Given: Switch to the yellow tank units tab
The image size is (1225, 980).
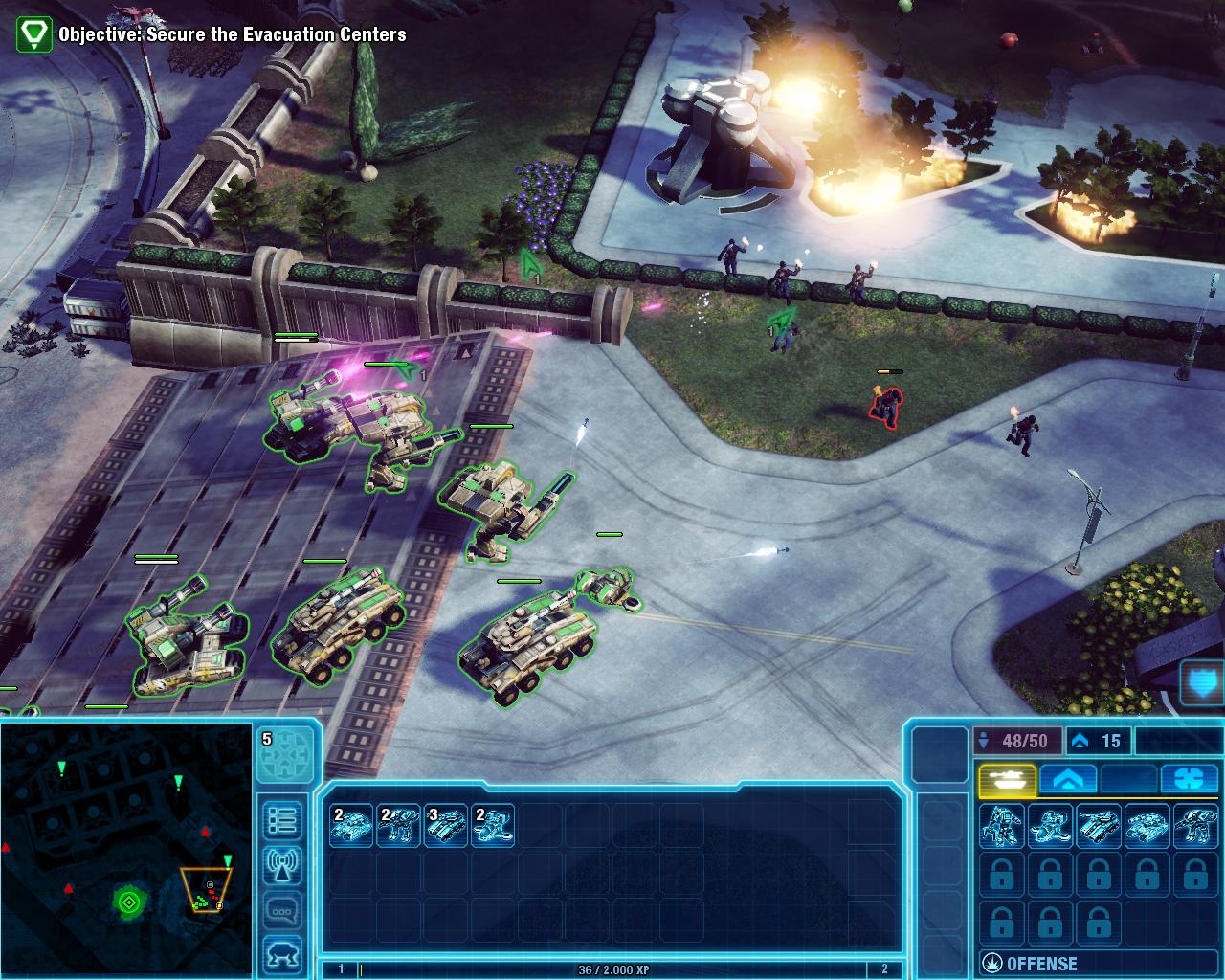Looking at the screenshot, I should point(1006,779).
